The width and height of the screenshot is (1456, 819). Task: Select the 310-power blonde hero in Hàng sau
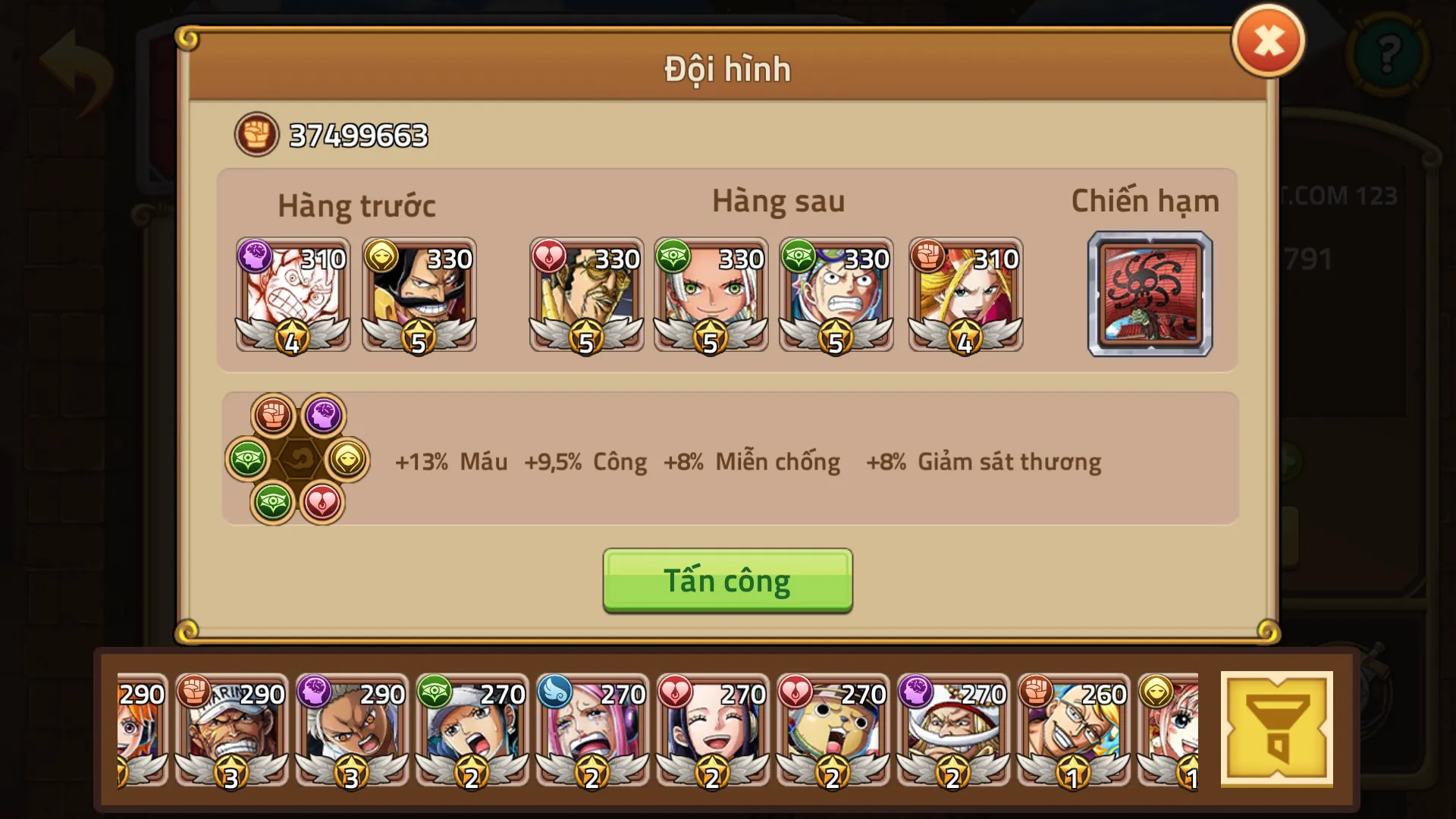point(965,296)
